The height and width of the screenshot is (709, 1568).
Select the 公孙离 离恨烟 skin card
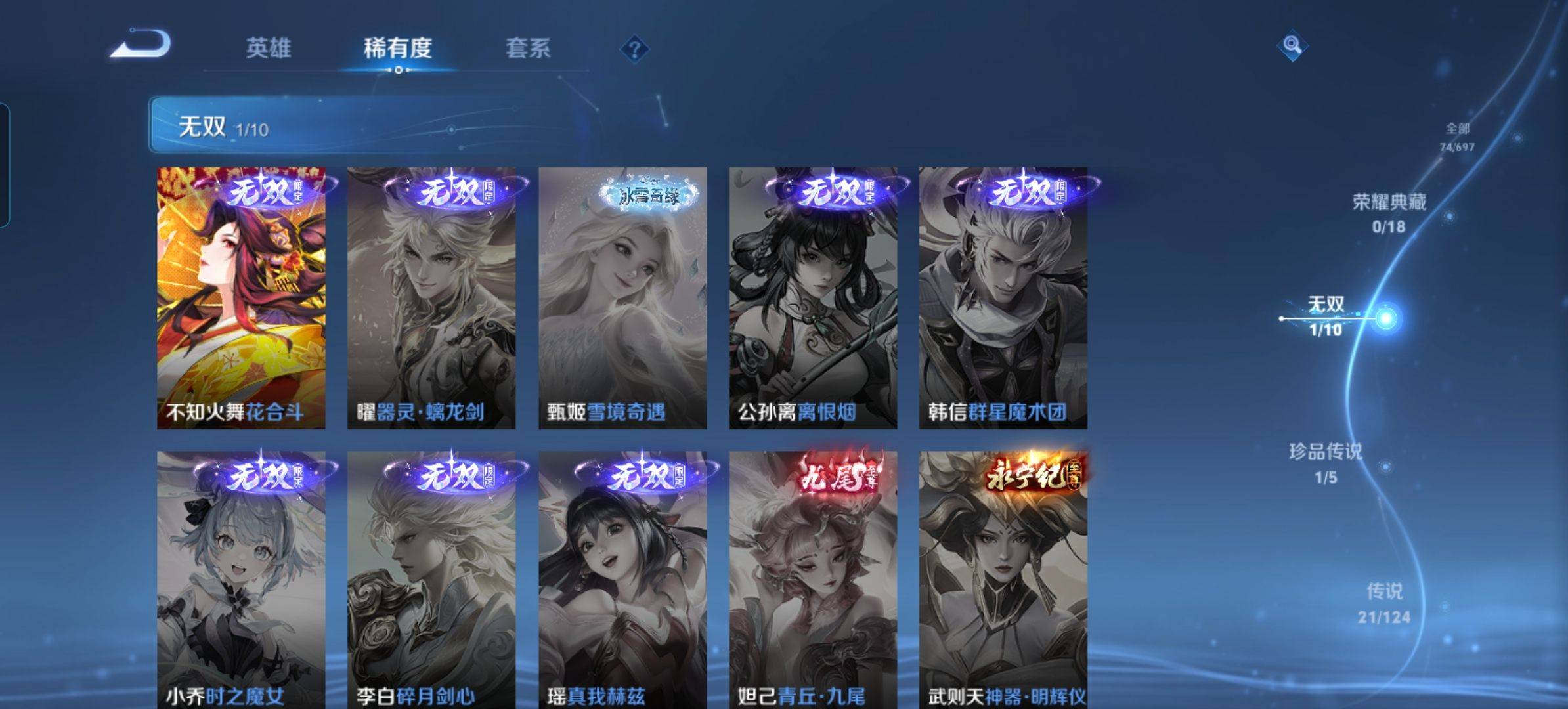[x=813, y=298]
